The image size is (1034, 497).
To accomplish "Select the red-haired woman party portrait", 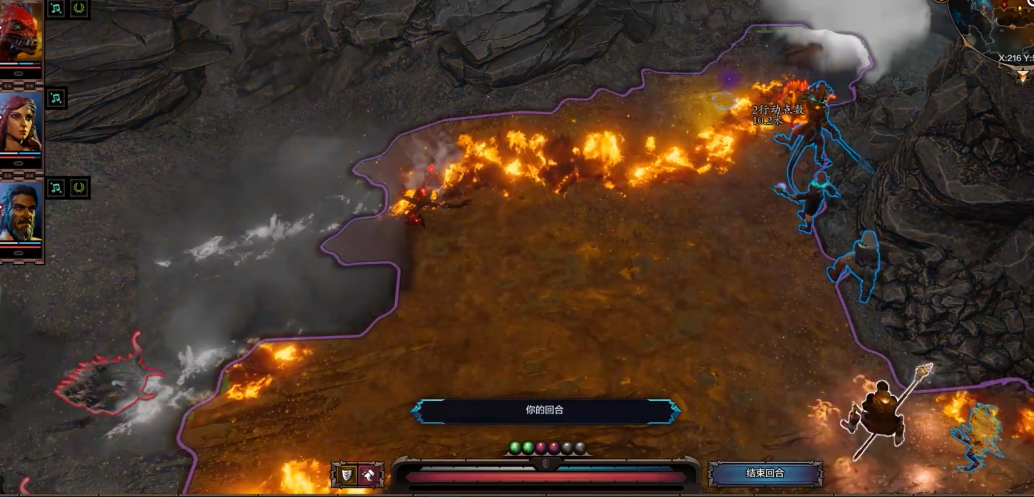I will [x=21, y=122].
